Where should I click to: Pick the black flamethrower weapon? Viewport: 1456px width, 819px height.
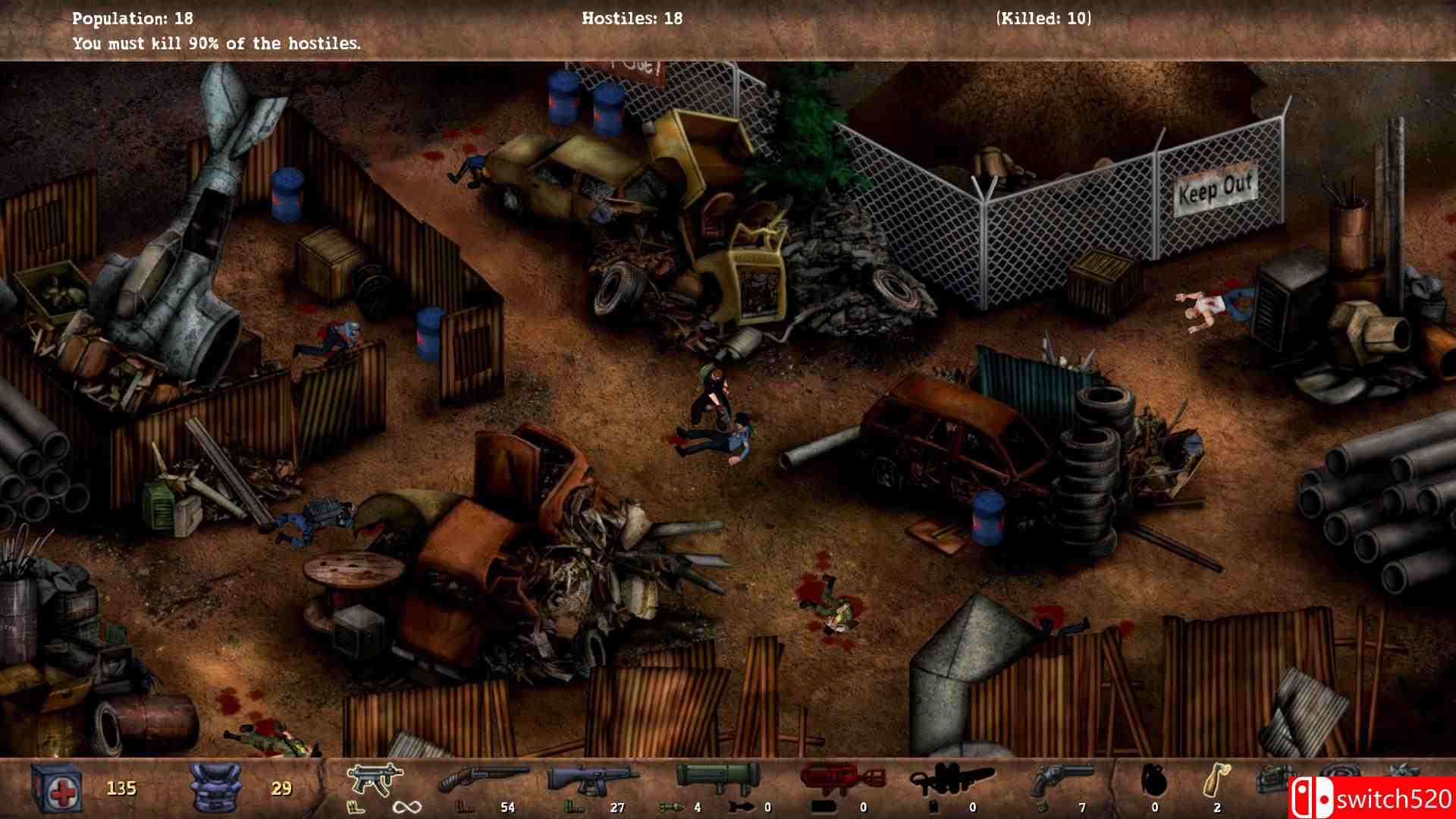click(x=951, y=780)
